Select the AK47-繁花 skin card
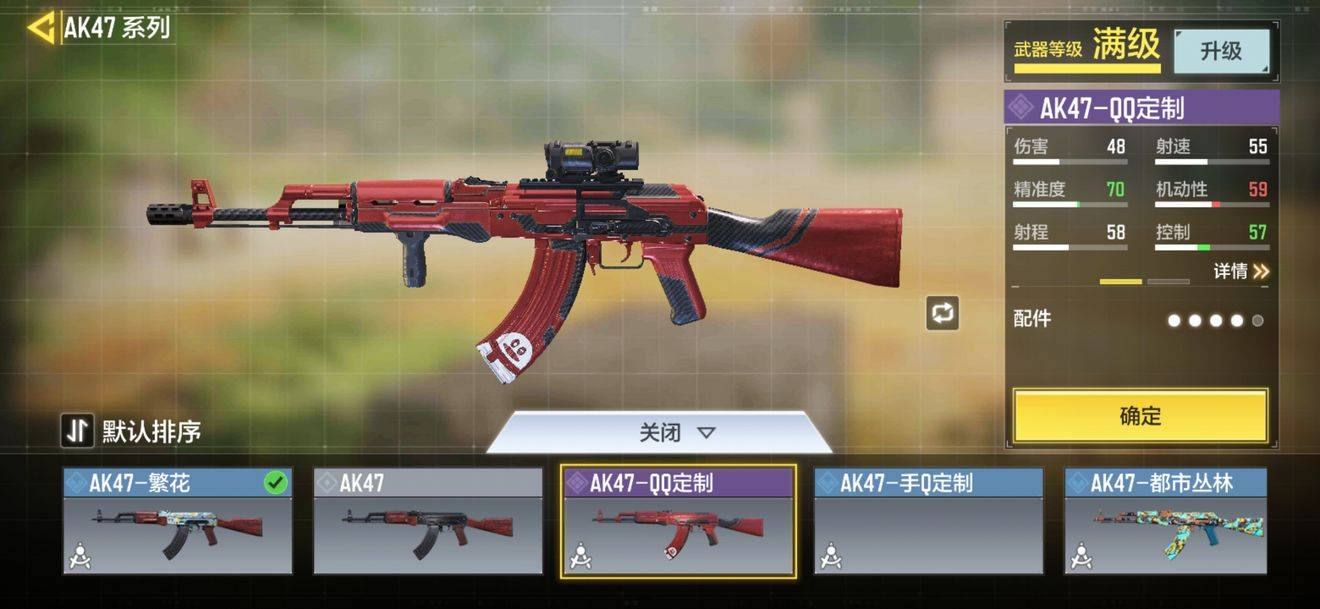Viewport: 1320px width, 609px height. (x=178, y=521)
